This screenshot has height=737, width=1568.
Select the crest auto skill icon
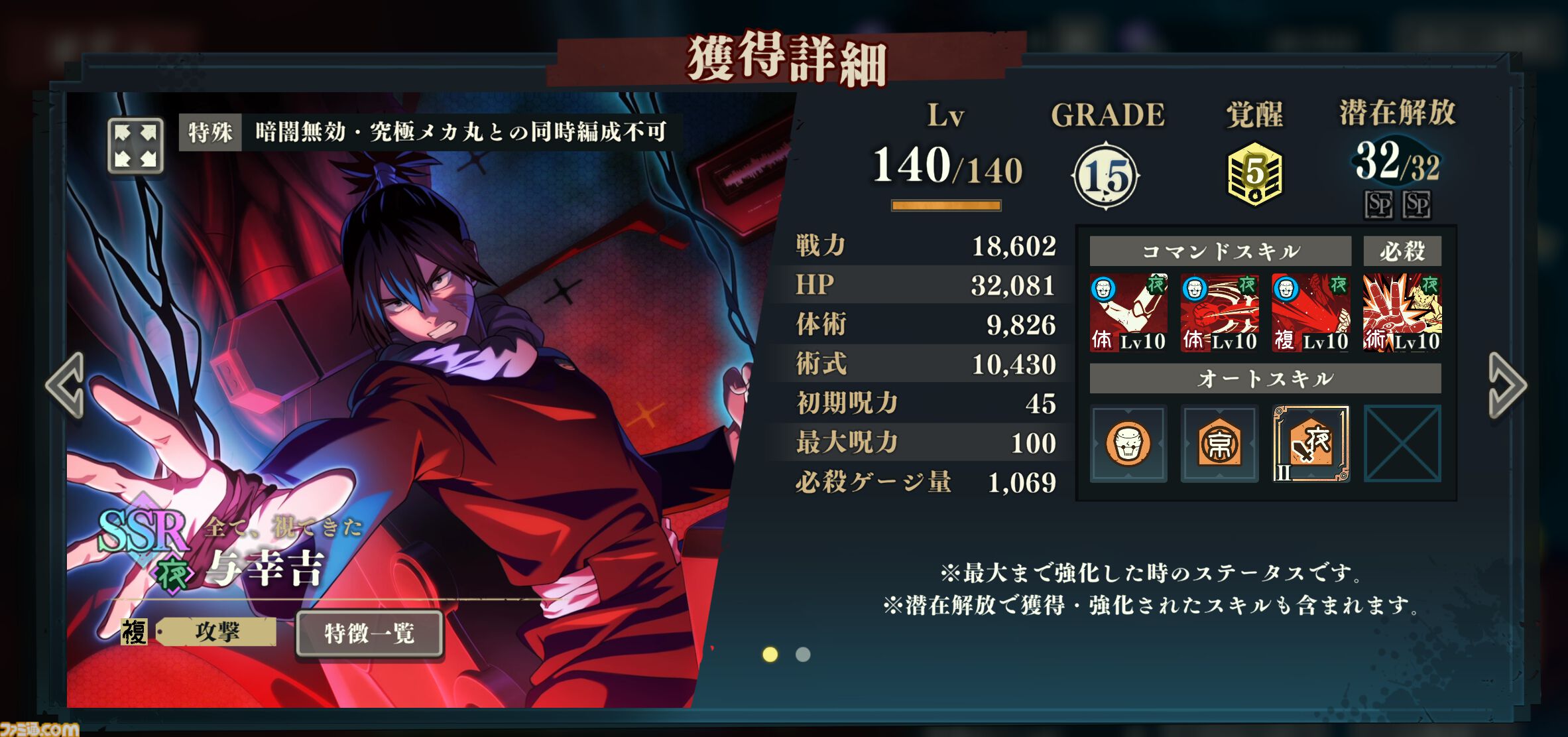click(x=1220, y=443)
